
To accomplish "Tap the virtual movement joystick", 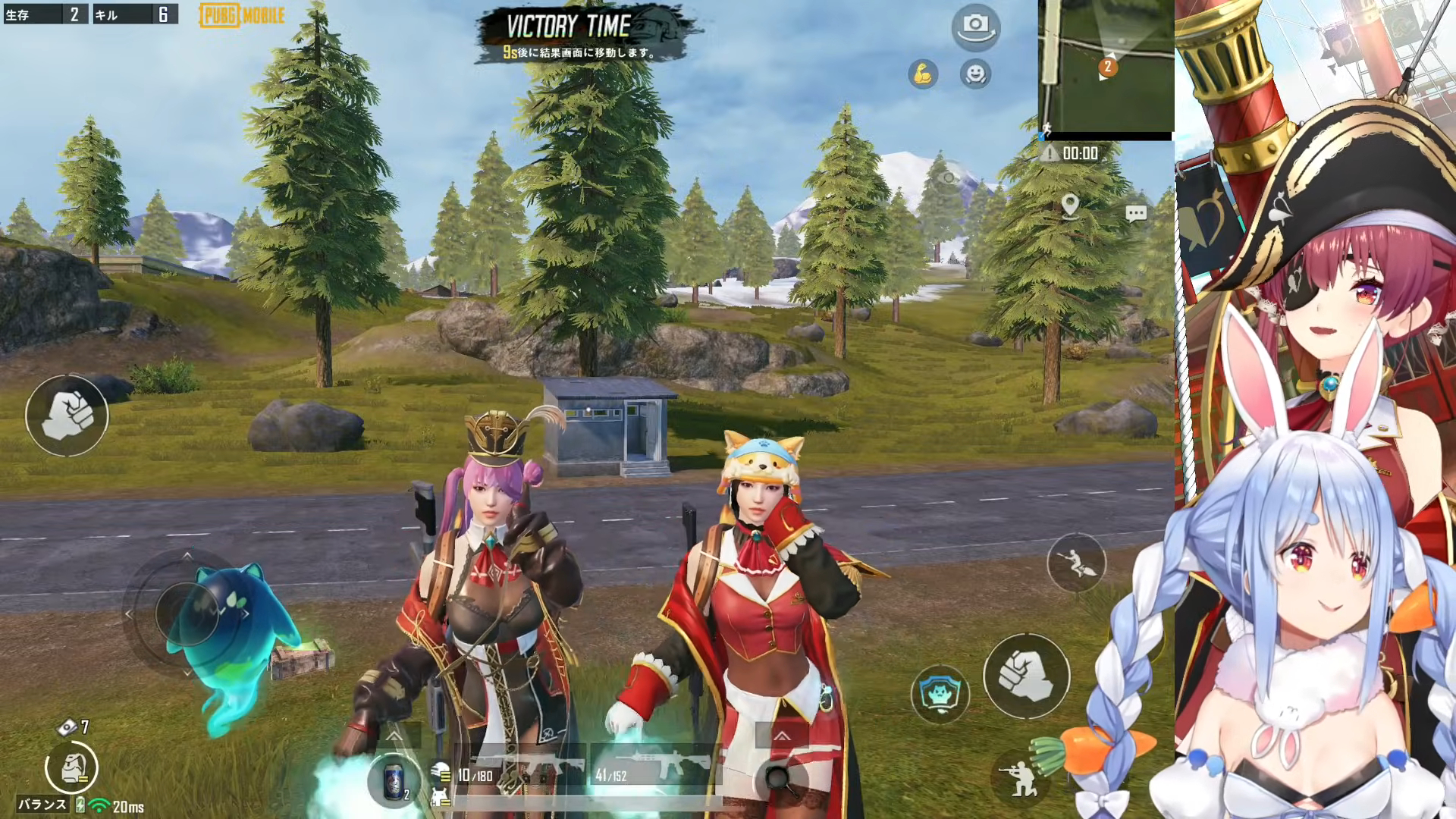I will [187, 613].
